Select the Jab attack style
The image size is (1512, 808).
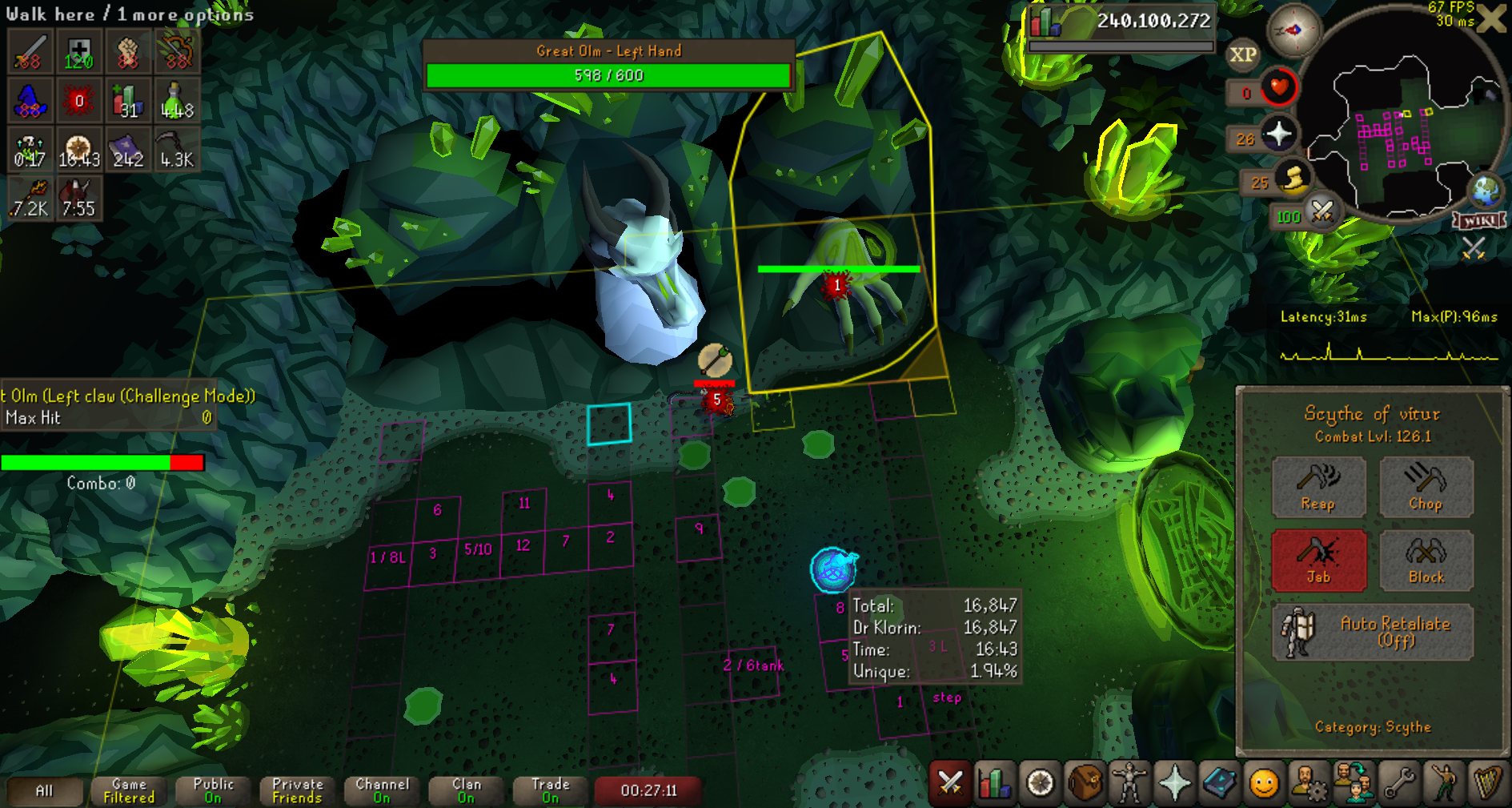(x=1318, y=560)
